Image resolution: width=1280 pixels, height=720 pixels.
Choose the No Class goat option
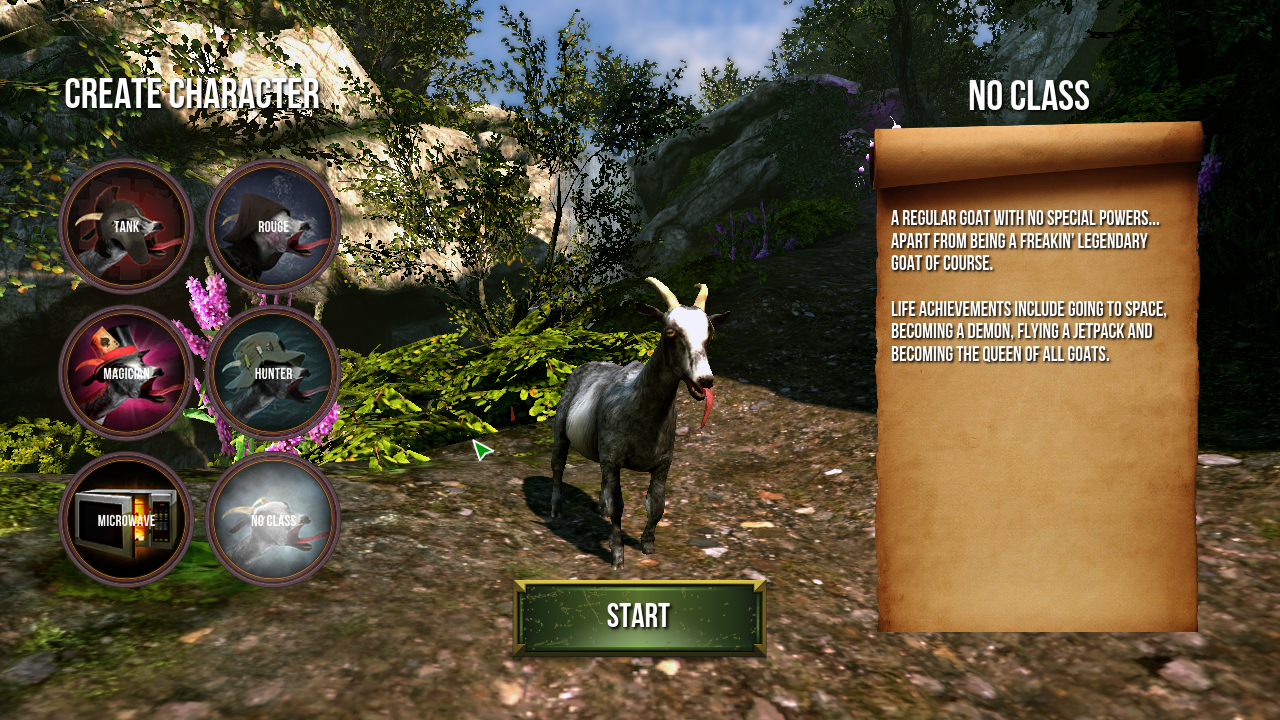pyautogui.click(x=273, y=520)
